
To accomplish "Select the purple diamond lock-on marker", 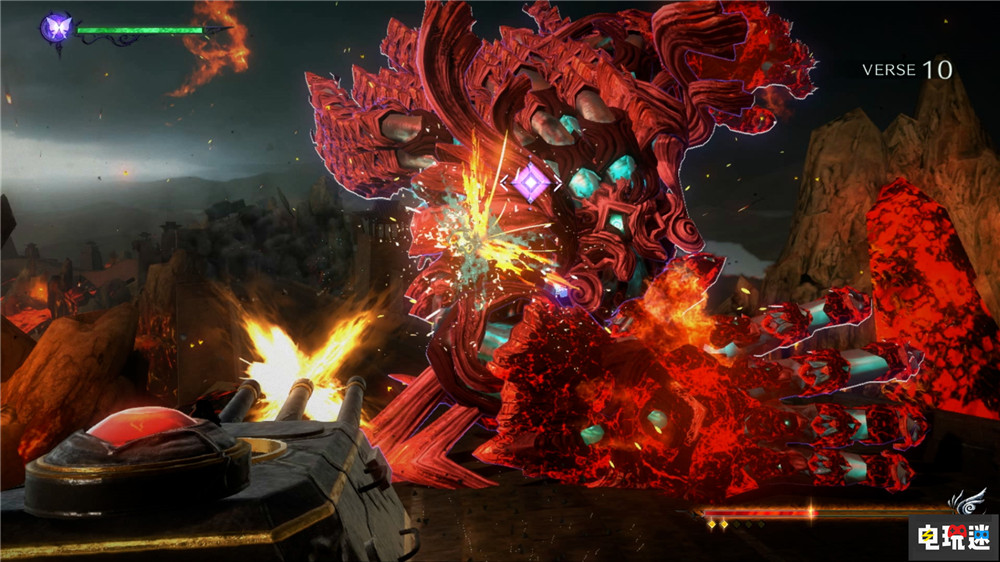I will click(x=531, y=182).
